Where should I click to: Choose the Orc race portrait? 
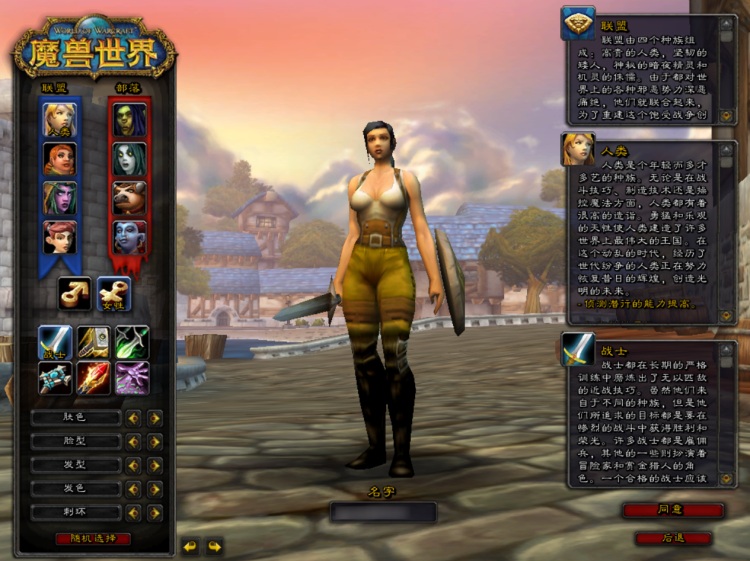tap(130, 120)
